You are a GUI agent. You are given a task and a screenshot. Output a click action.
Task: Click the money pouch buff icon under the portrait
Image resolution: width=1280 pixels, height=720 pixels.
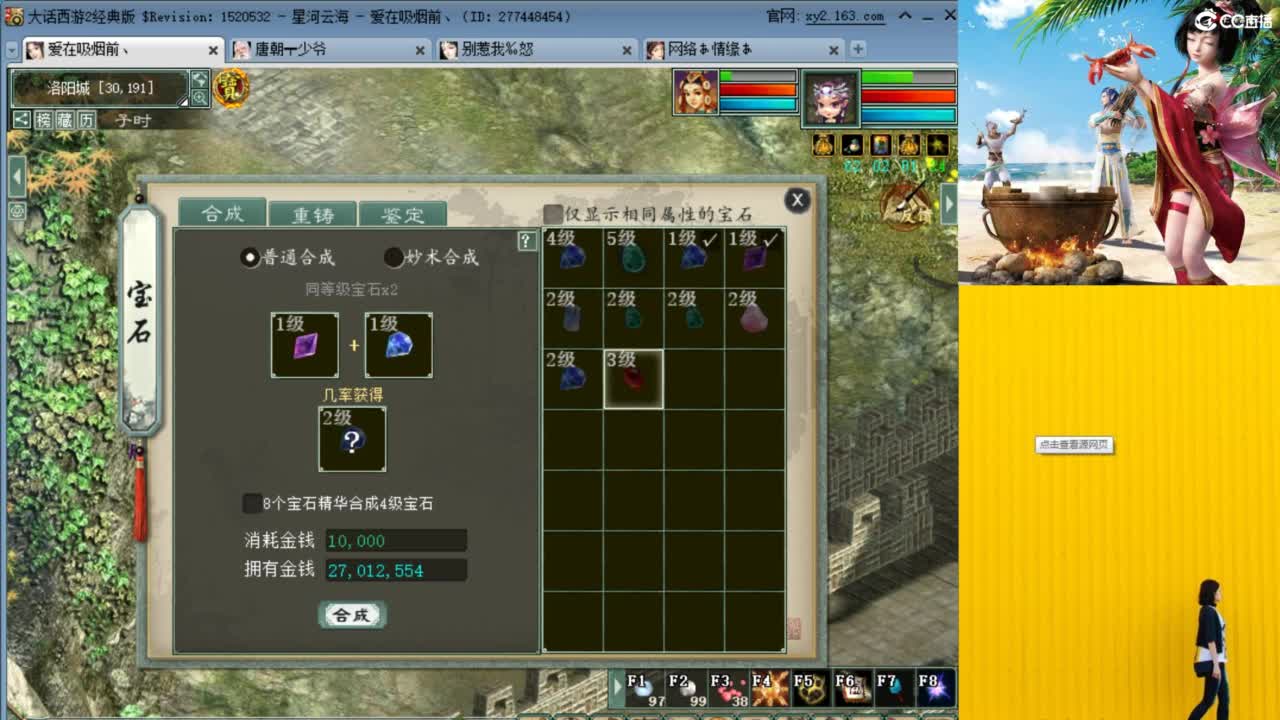tap(822, 146)
